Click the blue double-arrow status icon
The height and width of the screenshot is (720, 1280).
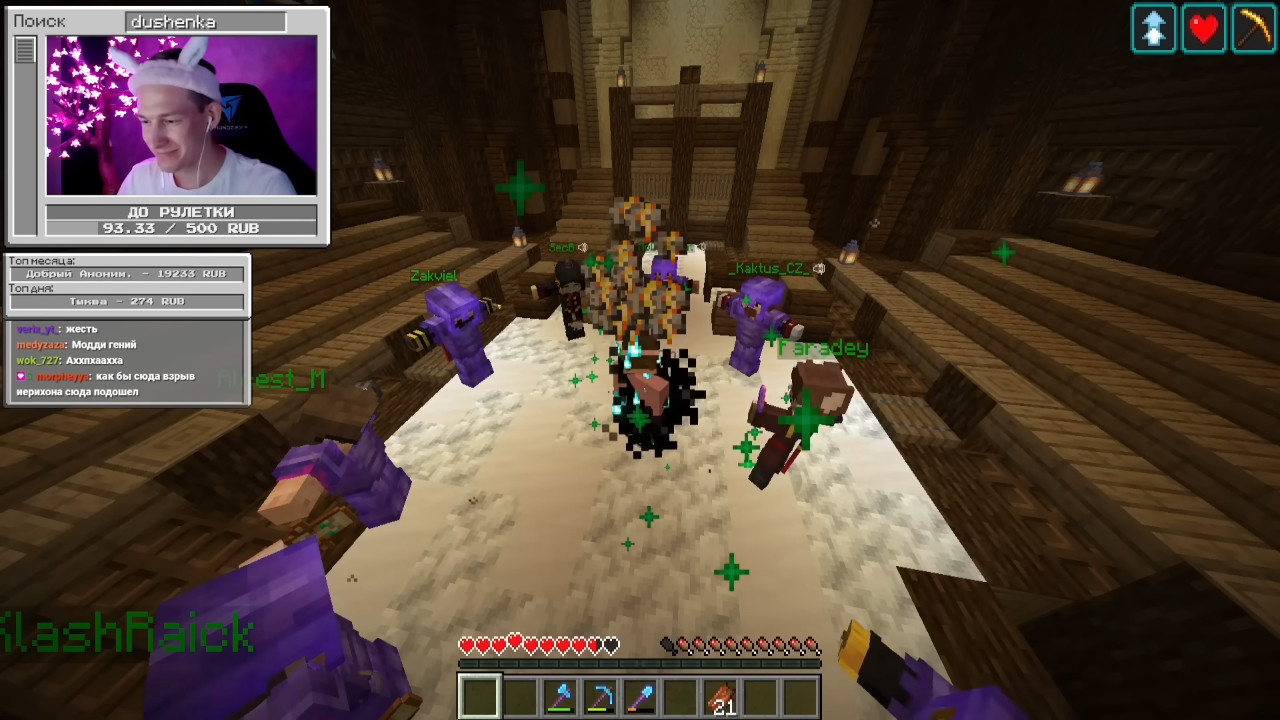[1153, 28]
